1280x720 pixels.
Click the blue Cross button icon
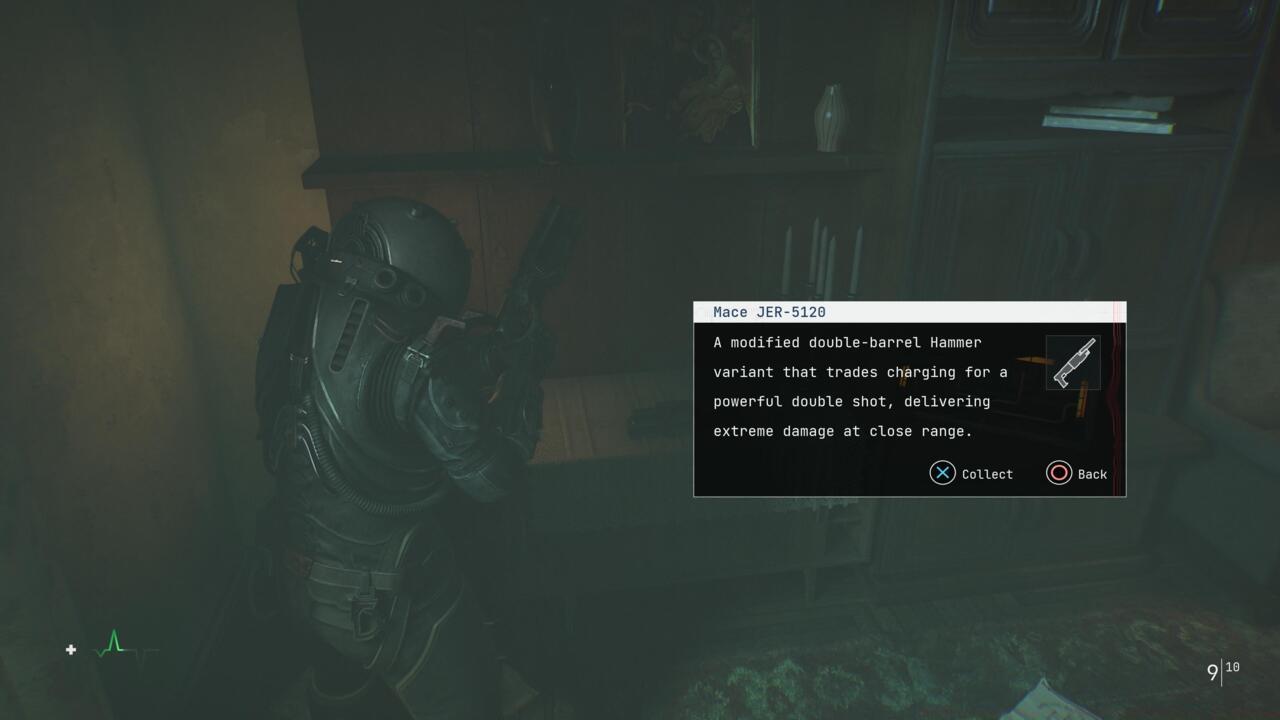941,473
